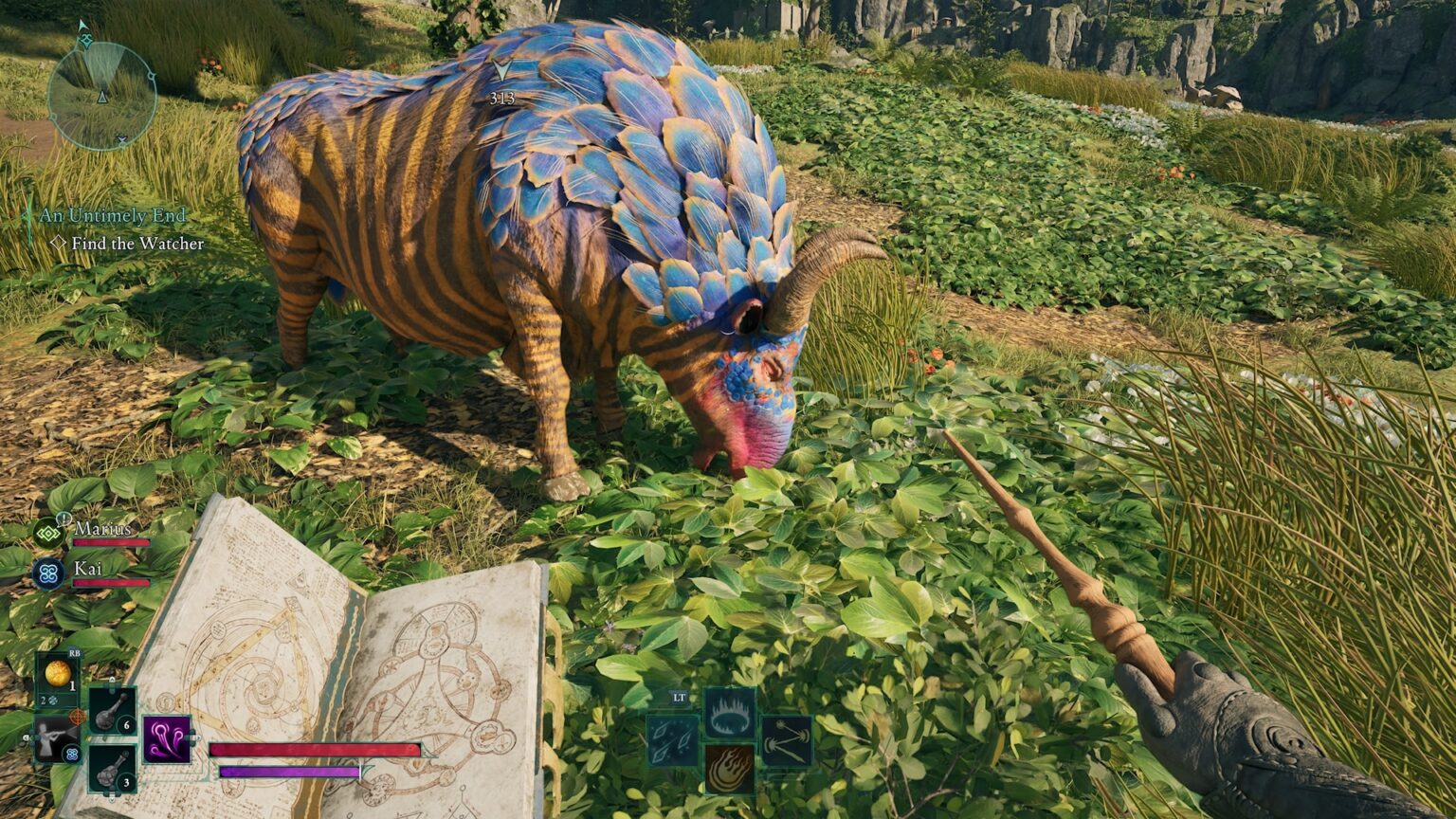The image size is (1456, 819).
Task: Select companion Kai's portrait icon
Action: pyautogui.click(x=48, y=573)
